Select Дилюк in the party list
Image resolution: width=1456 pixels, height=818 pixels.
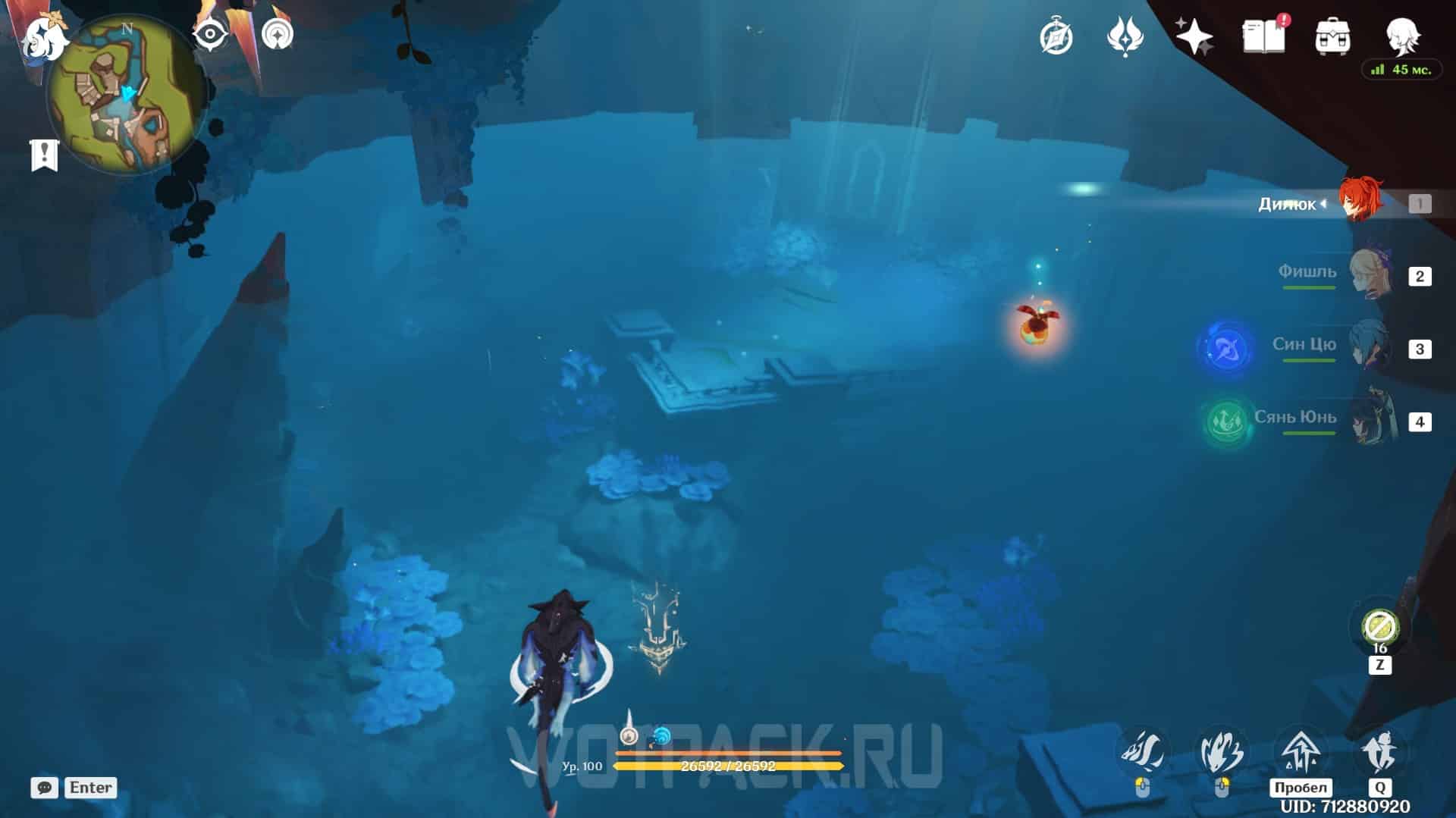1360,202
